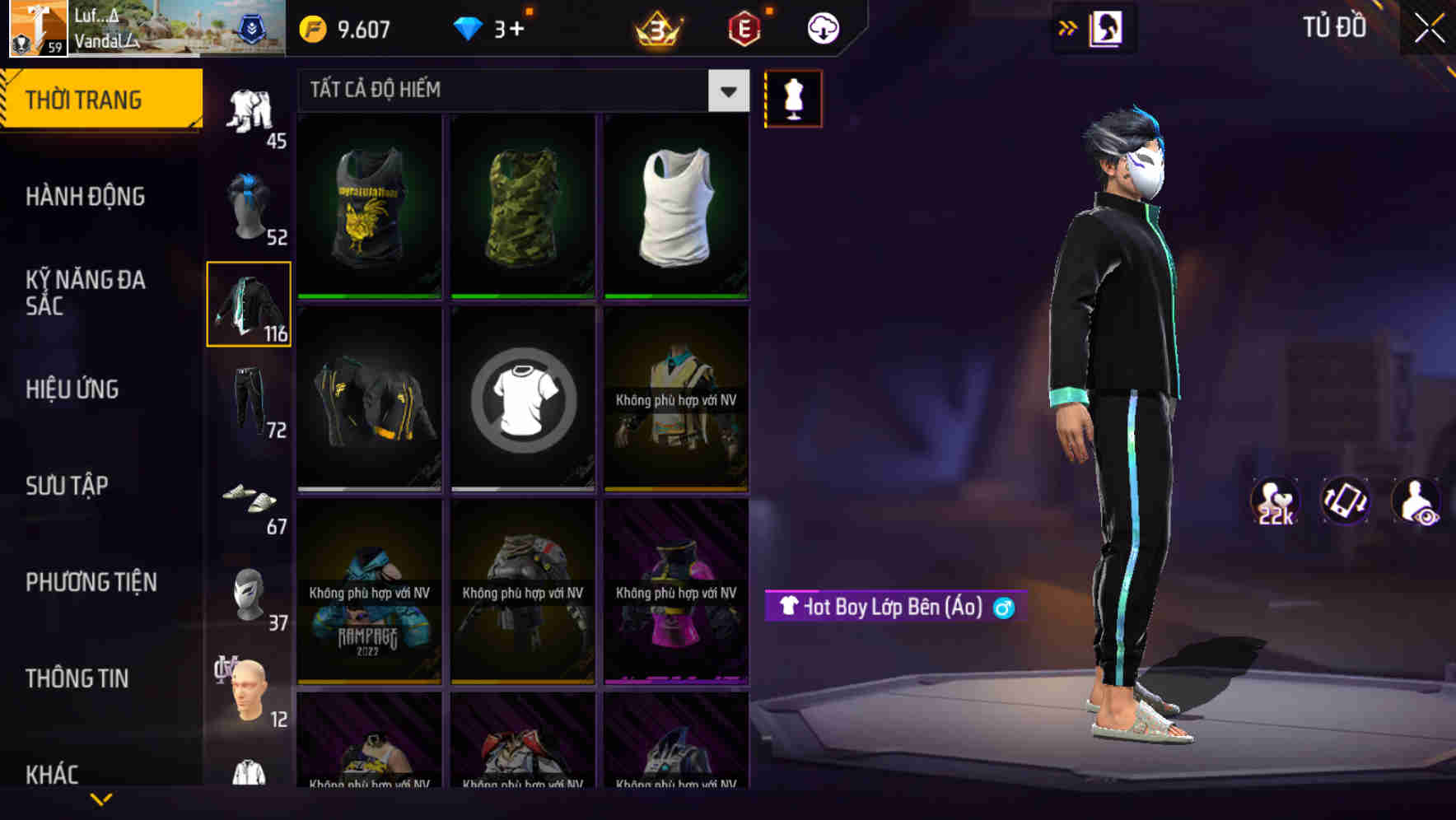1456x820 pixels.
Task: Open the hair category icon showing 52 items
Action: coord(249,206)
